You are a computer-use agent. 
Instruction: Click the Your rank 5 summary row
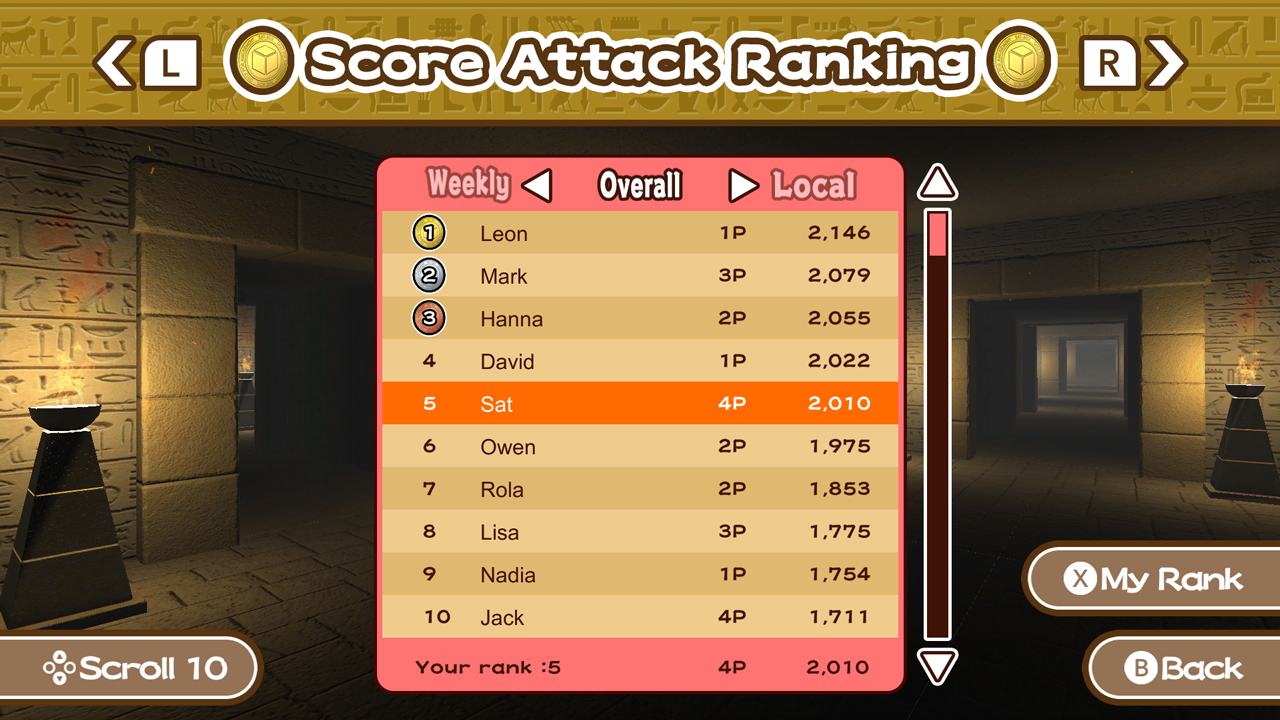(639, 667)
